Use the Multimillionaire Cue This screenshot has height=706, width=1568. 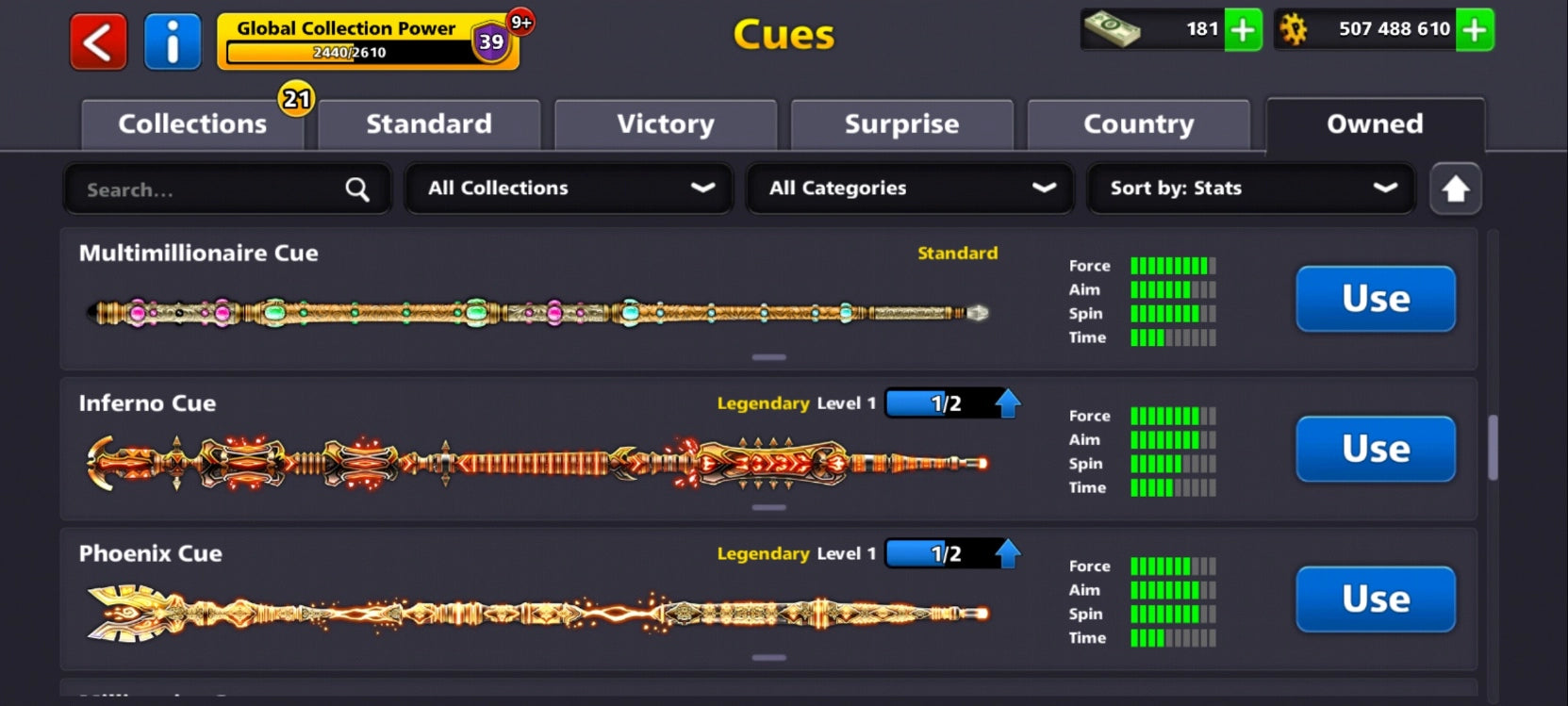pos(1375,299)
